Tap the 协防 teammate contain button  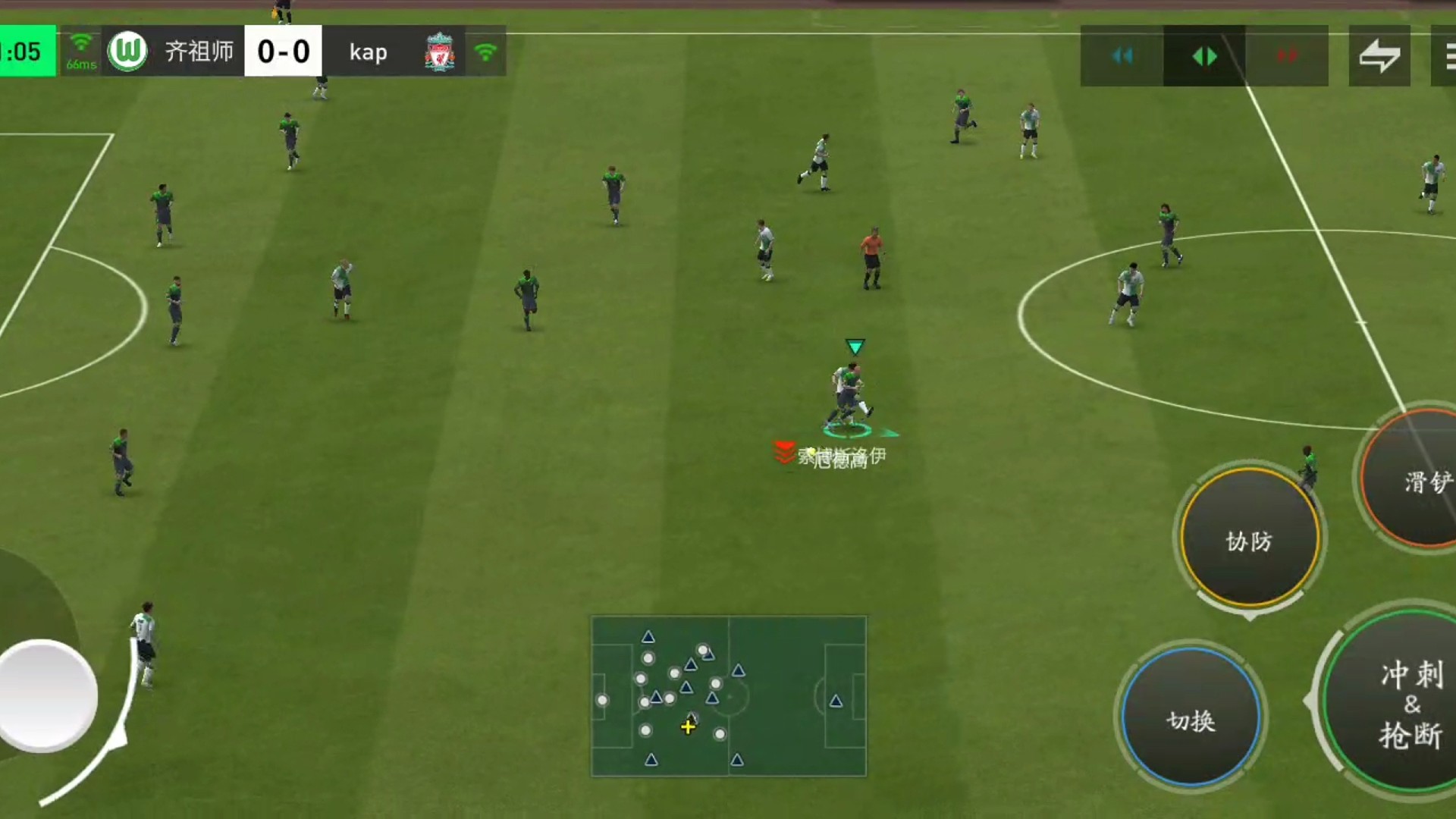coord(1249,539)
